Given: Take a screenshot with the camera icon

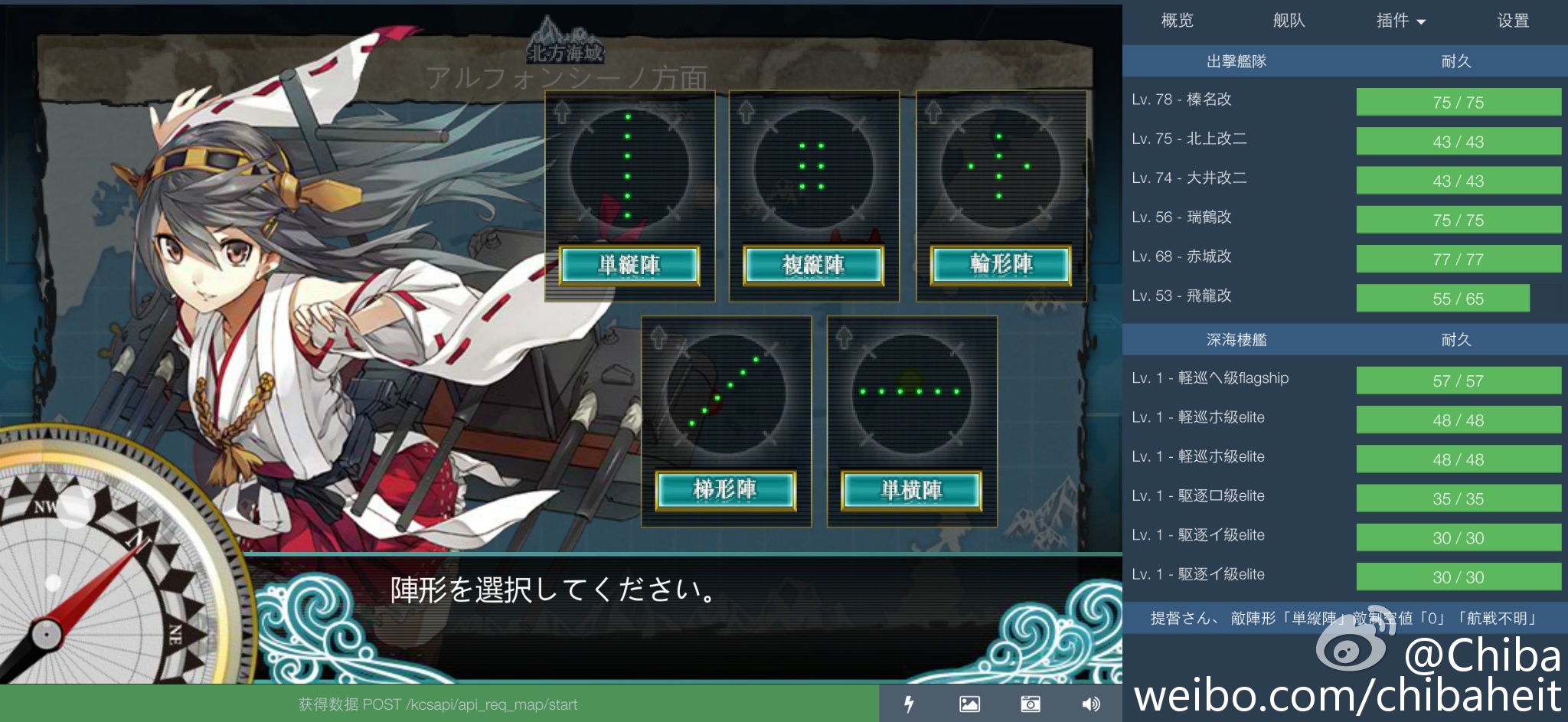Looking at the screenshot, I should point(1031,704).
